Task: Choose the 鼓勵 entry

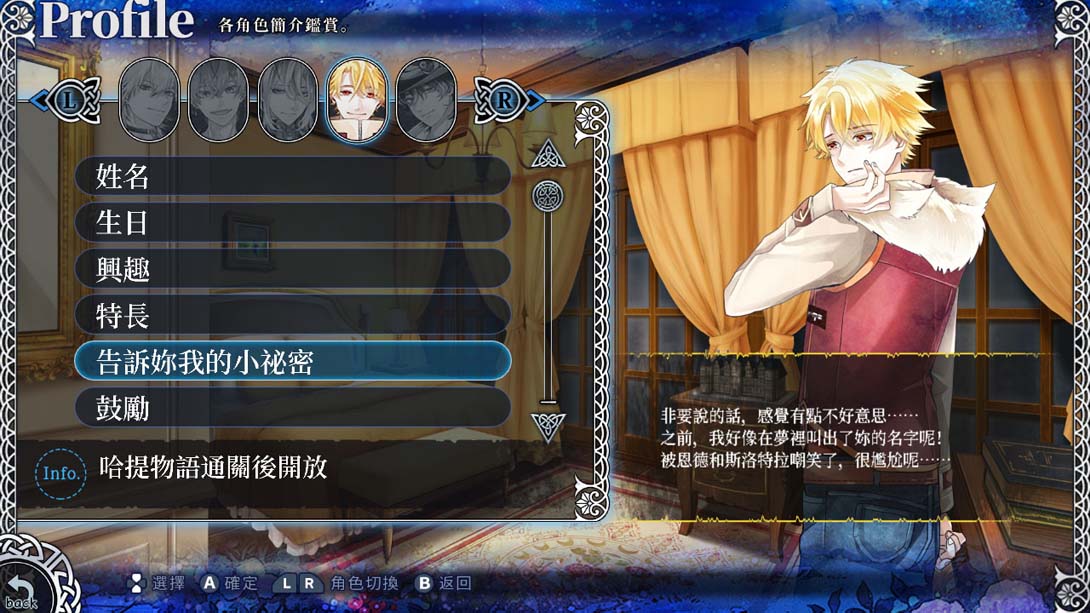Action: click(292, 407)
